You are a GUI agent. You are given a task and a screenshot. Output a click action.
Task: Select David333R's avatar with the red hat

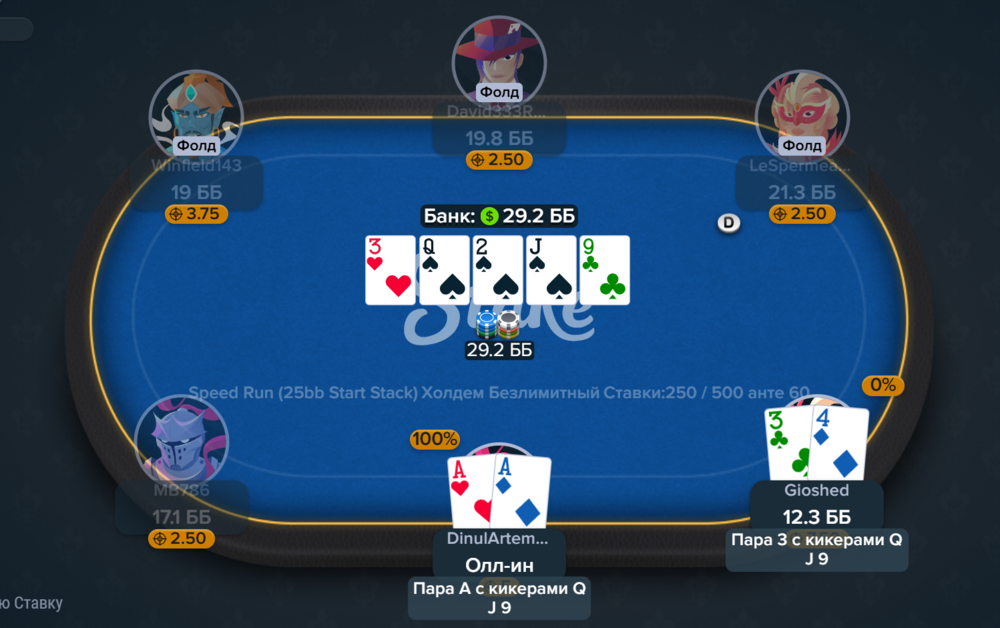[x=499, y=58]
